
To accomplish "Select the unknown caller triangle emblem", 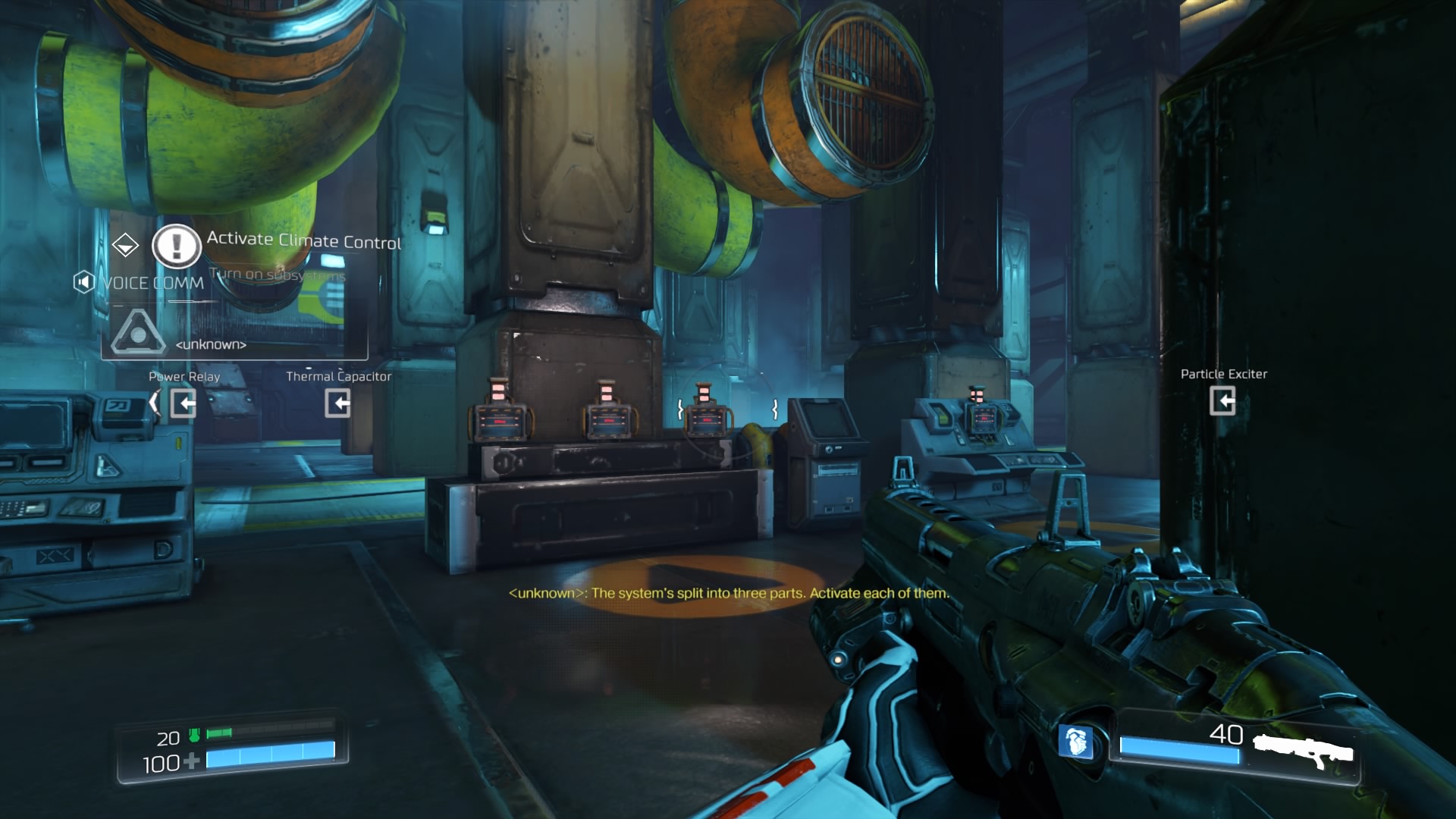I will [137, 332].
